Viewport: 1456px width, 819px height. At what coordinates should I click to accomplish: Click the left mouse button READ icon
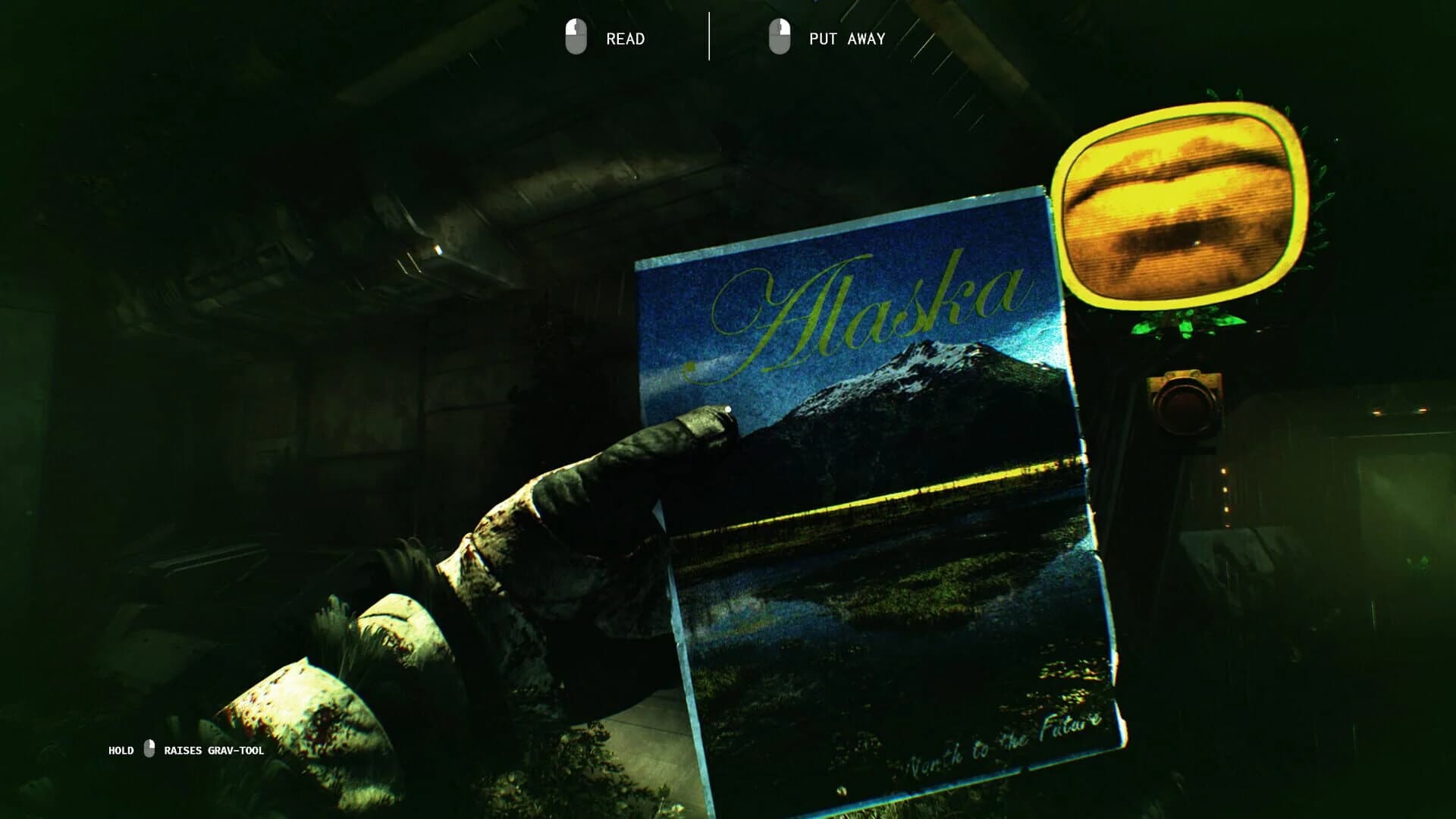pos(576,37)
